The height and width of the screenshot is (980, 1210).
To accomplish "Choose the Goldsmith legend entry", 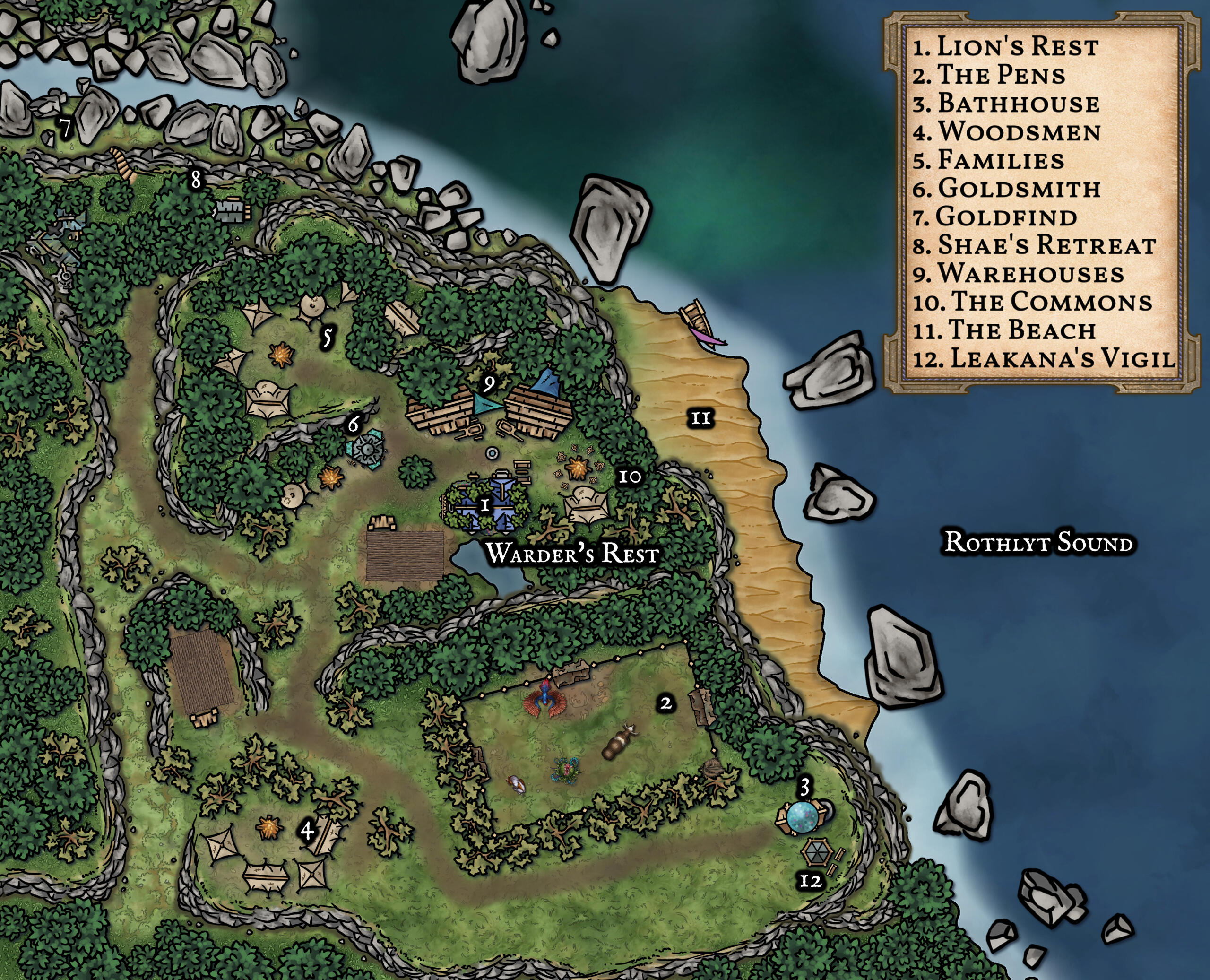I will 1007,189.
